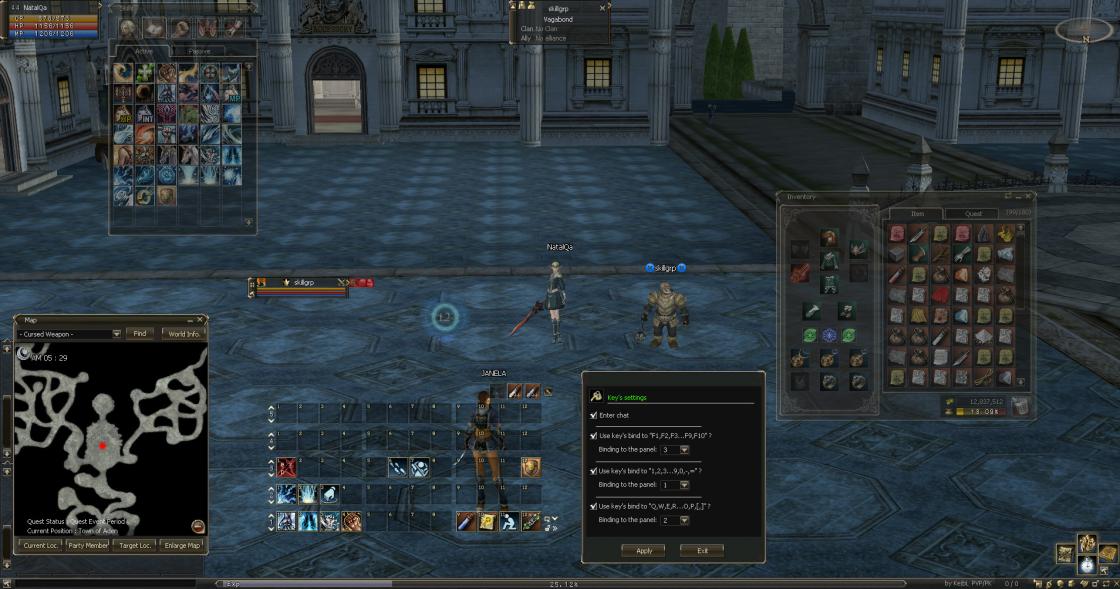Open panel dropdown for number-key binding

(x=684, y=485)
